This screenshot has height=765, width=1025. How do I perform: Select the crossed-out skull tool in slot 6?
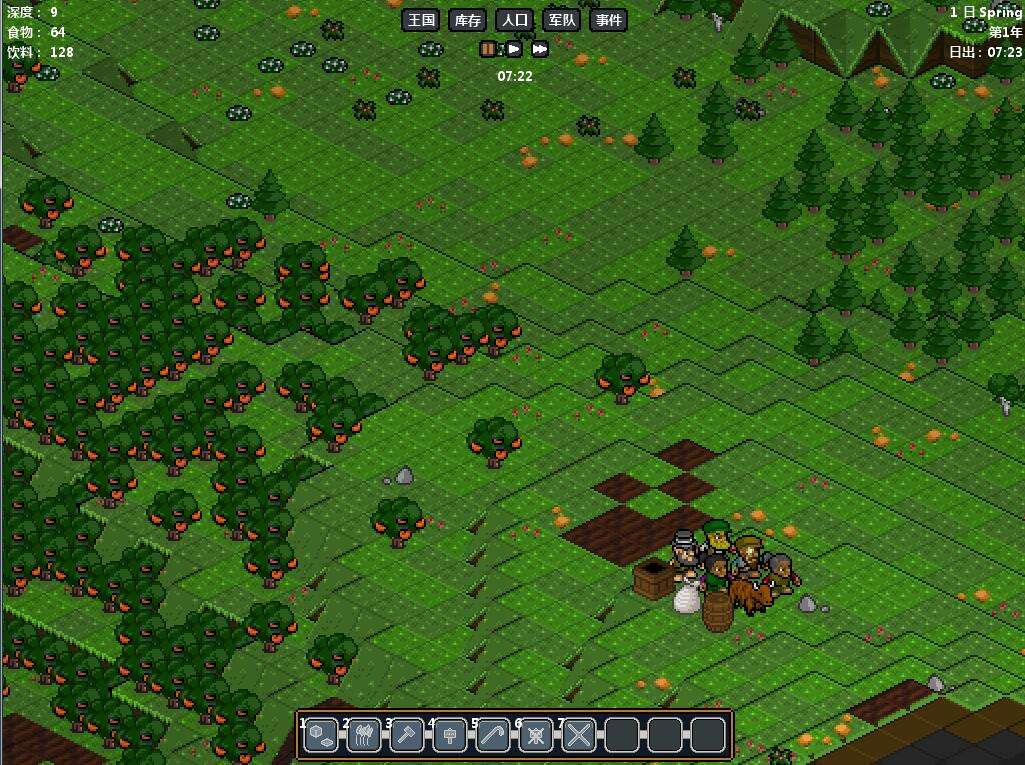tap(536, 736)
